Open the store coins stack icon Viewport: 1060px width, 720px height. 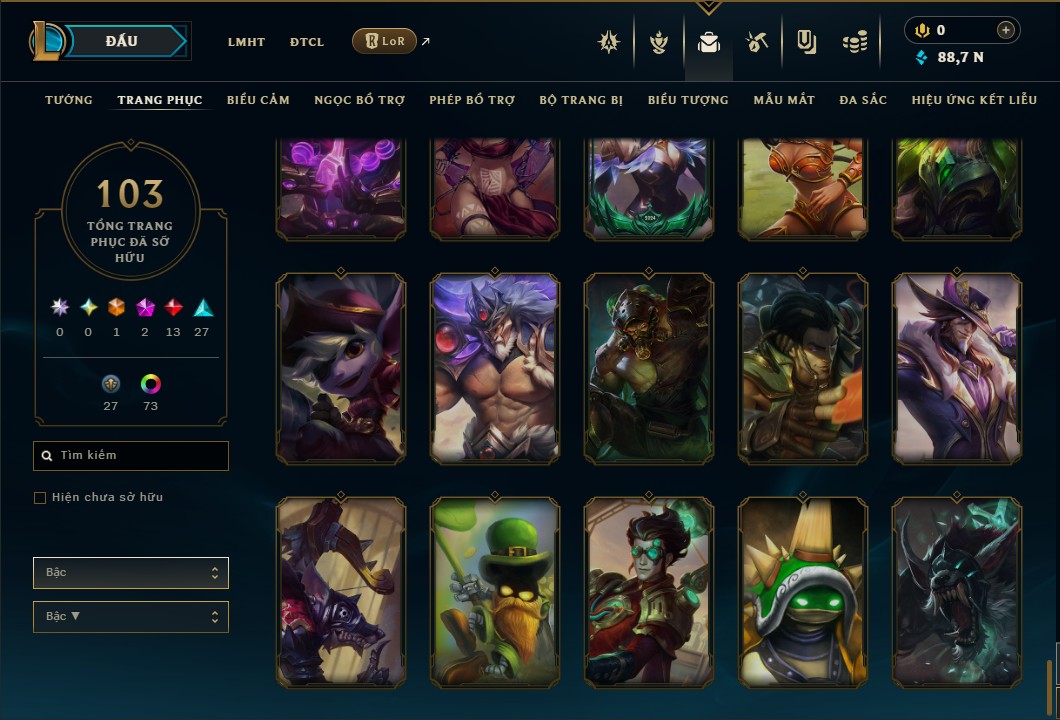(x=854, y=42)
